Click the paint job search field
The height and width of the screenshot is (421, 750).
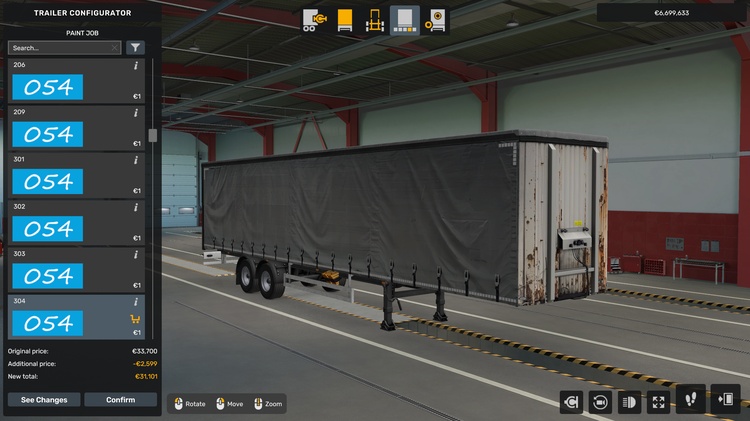[58, 47]
